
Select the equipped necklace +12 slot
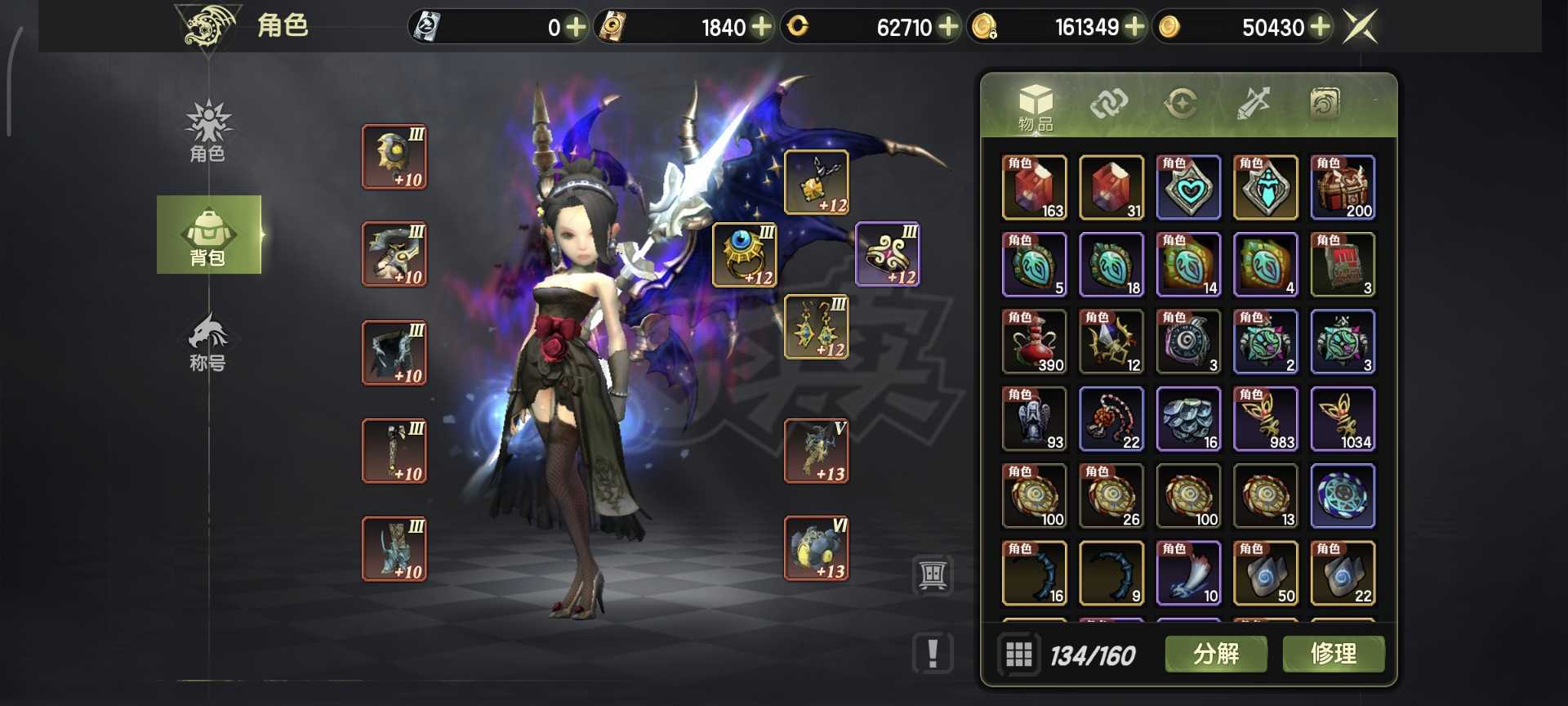(816, 182)
